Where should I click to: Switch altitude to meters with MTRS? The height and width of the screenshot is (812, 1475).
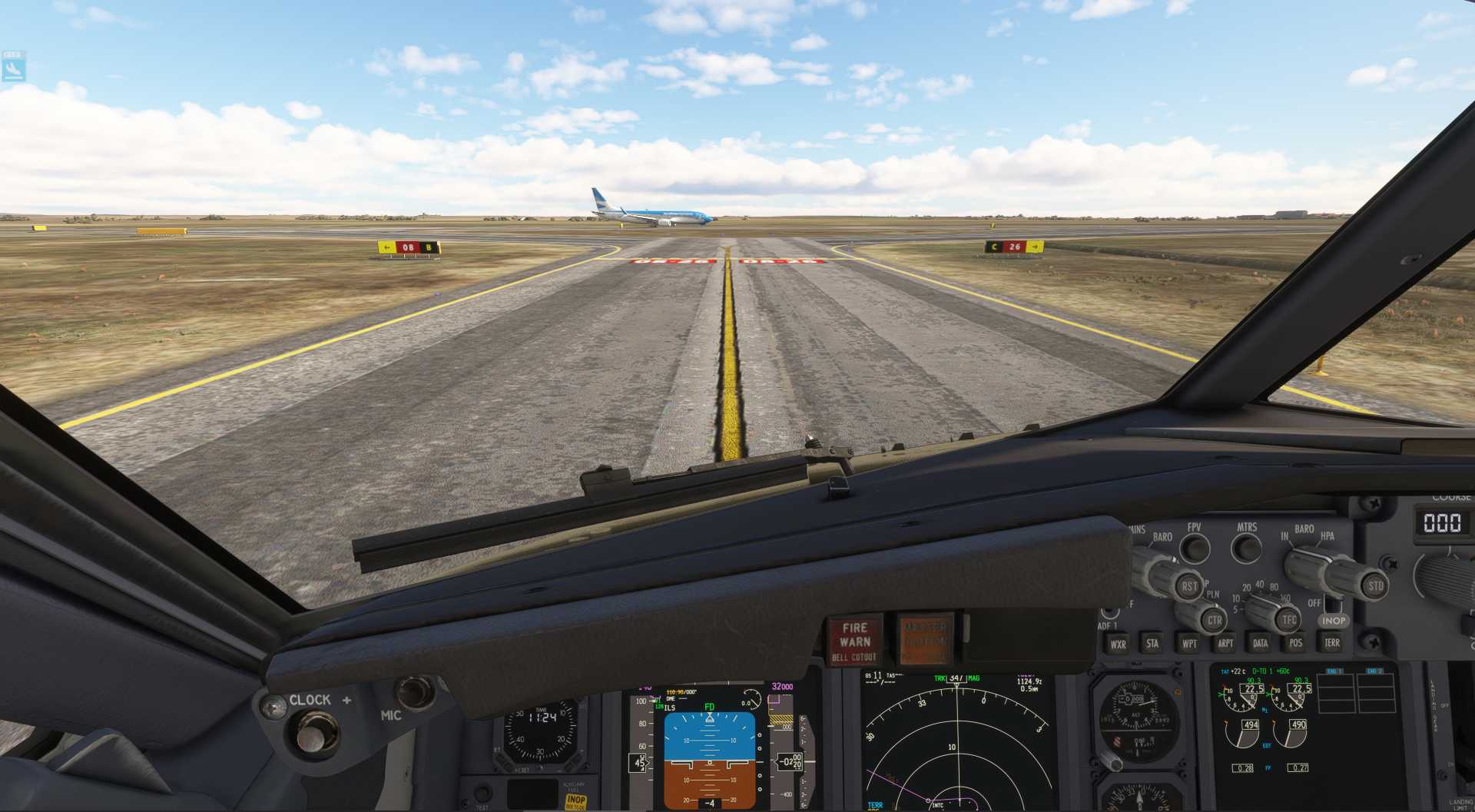pos(1246,549)
